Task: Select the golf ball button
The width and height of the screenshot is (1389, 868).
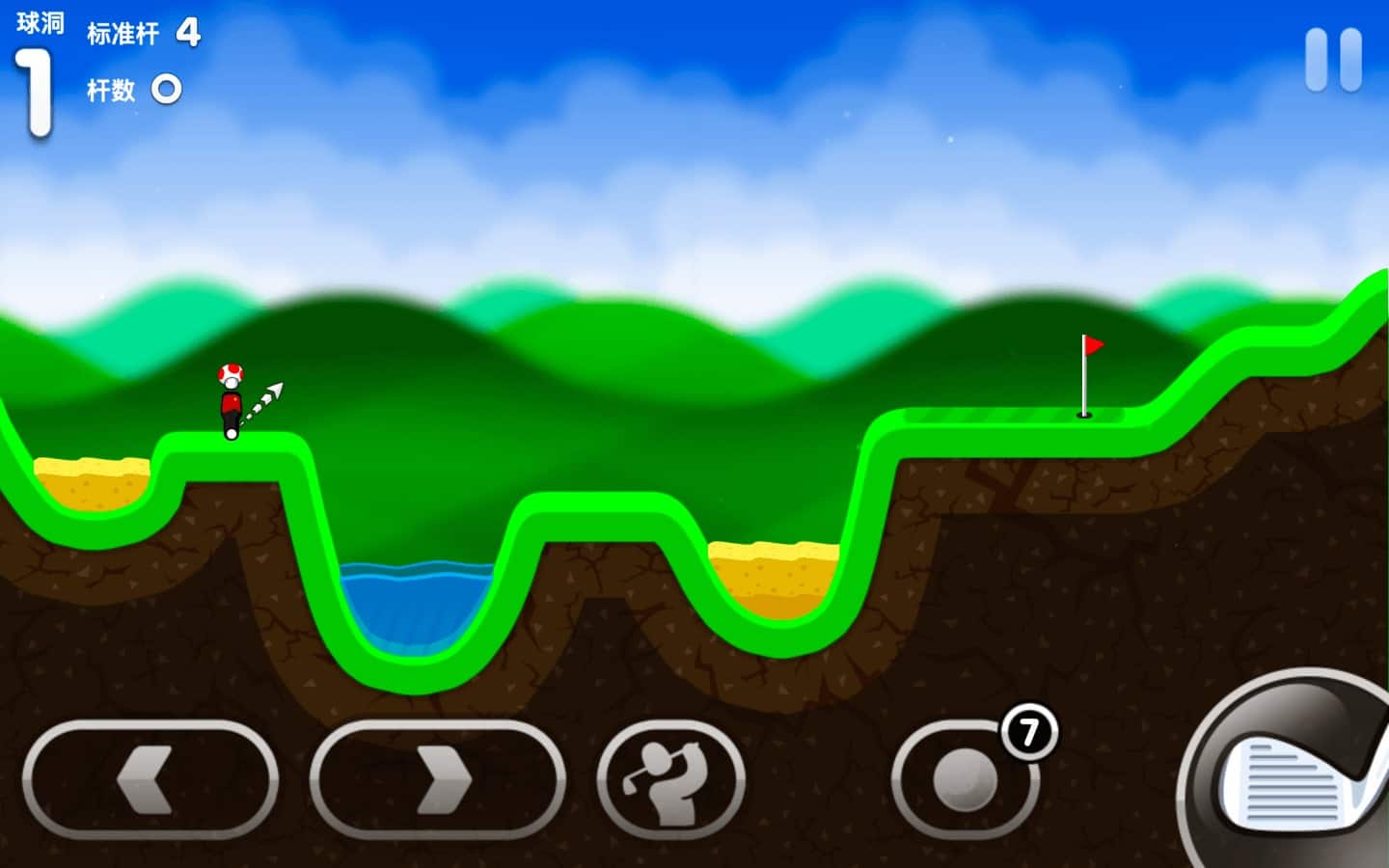Action: pos(965,779)
